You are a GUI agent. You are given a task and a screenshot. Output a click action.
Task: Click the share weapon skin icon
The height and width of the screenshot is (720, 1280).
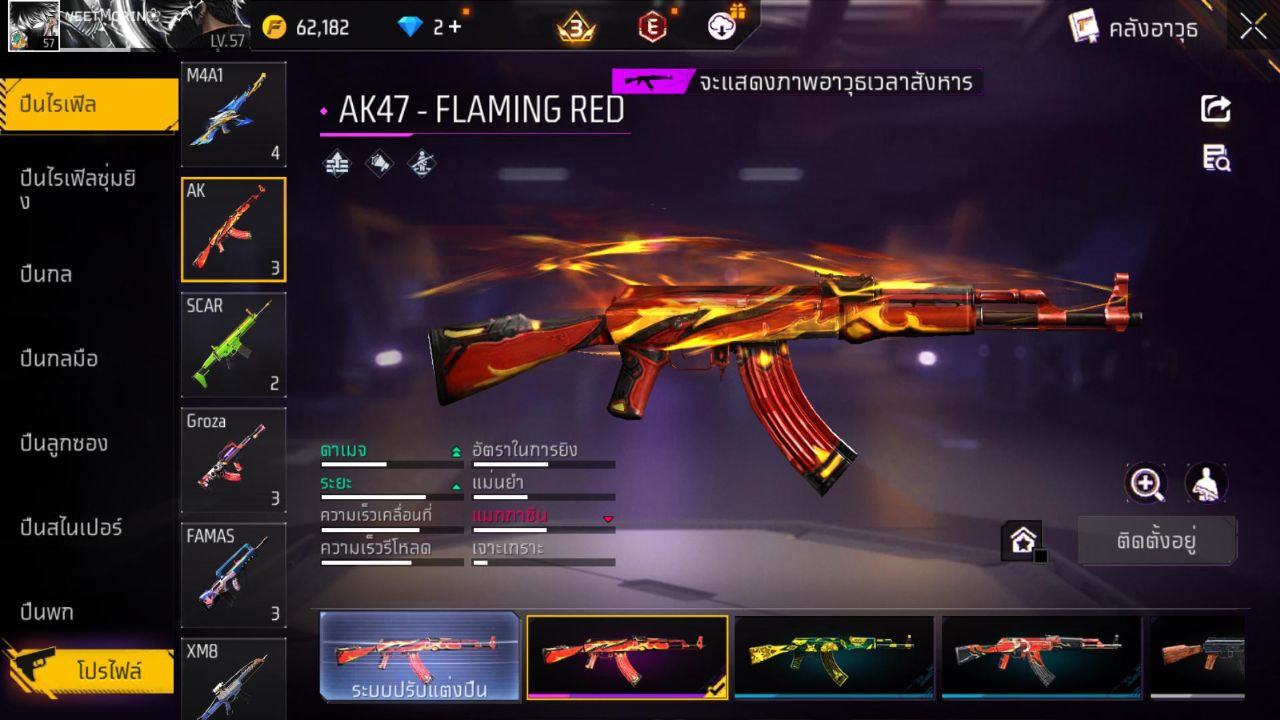pos(1215,108)
